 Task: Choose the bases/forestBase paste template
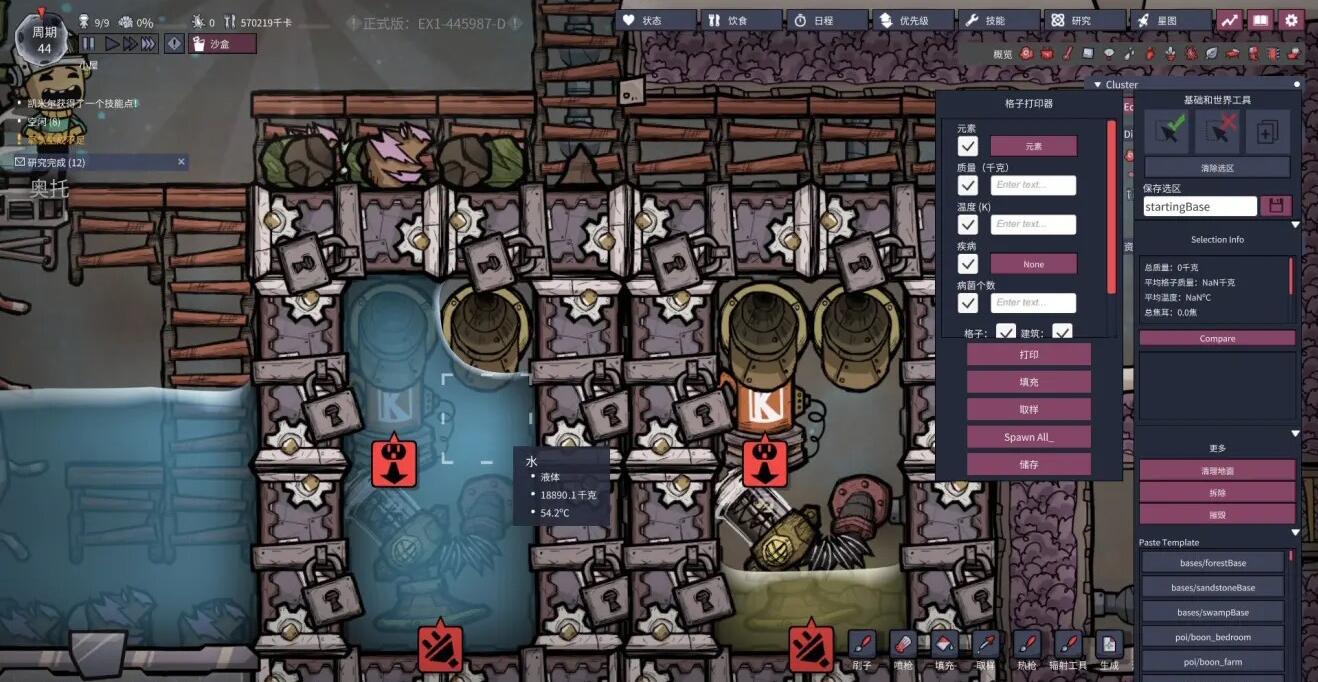coord(1212,563)
